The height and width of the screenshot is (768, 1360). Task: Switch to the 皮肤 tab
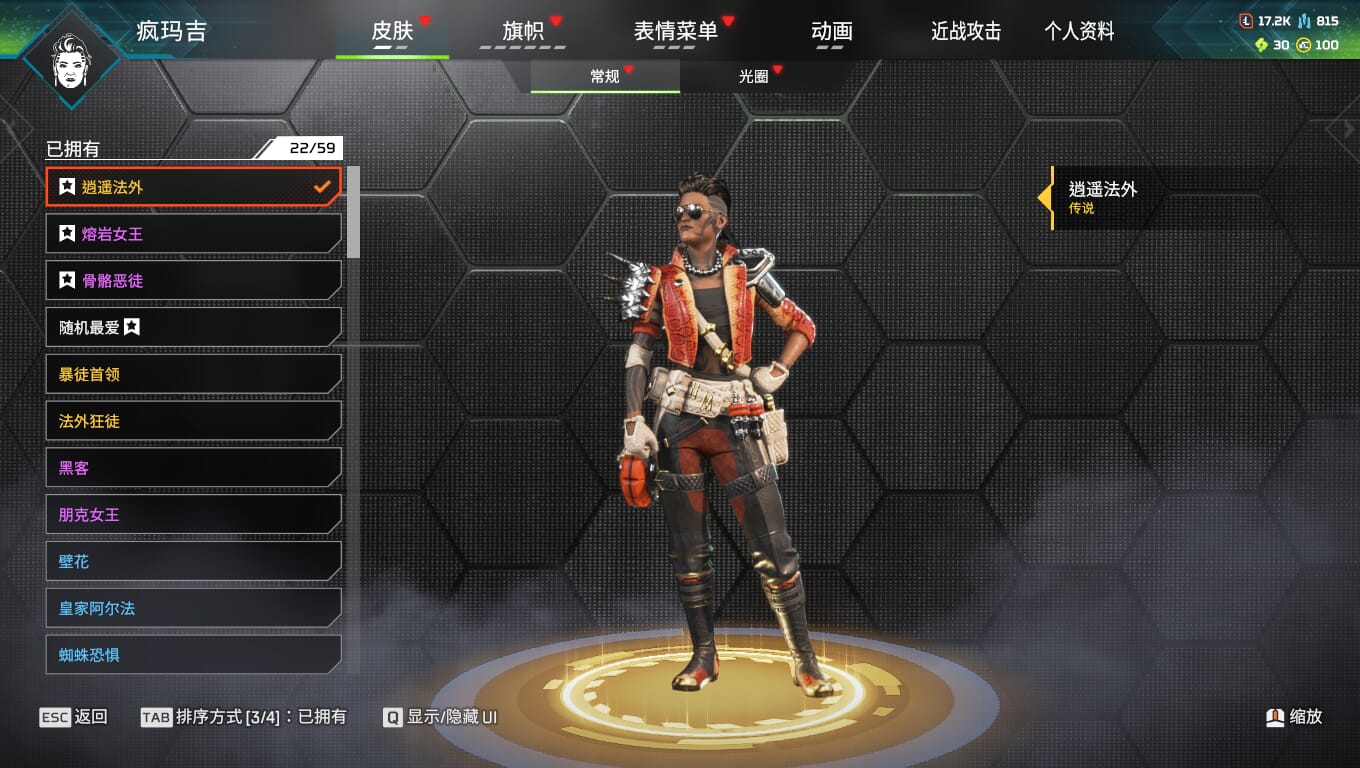[392, 32]
